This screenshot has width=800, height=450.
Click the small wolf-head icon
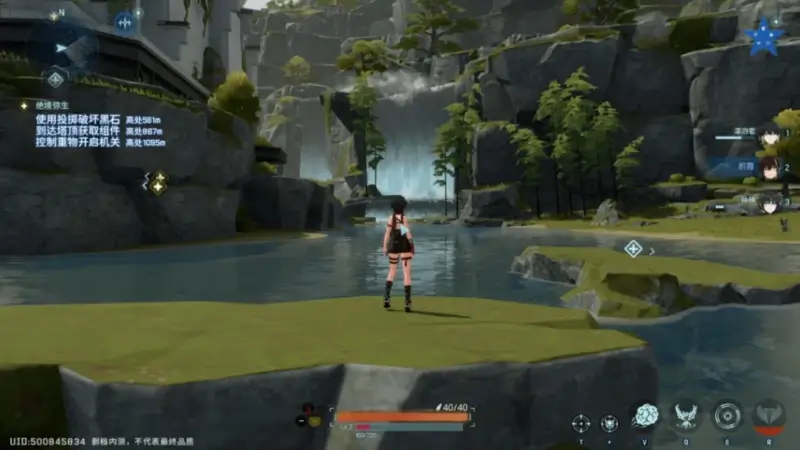point(609,422)
